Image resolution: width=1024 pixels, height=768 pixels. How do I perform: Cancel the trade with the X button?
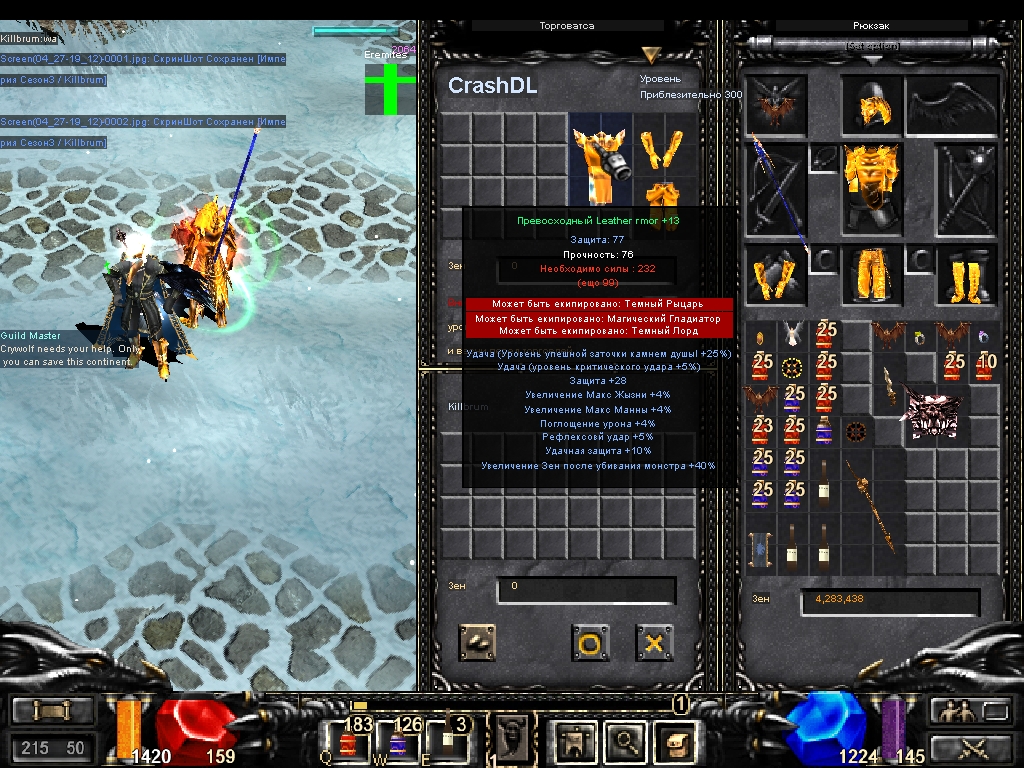pyautogui.click(x=654, y=643)
